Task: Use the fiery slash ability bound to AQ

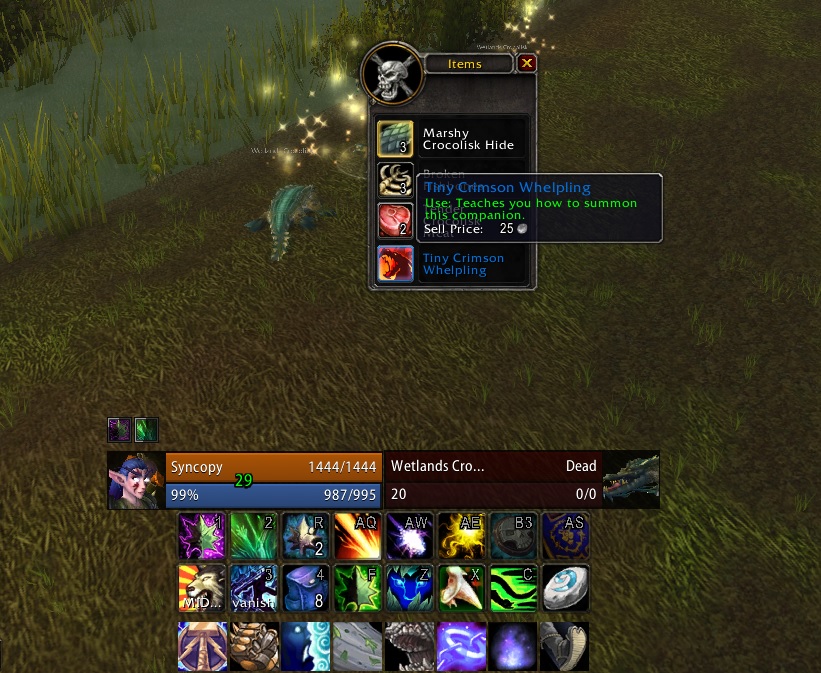Action: [357, 535]
